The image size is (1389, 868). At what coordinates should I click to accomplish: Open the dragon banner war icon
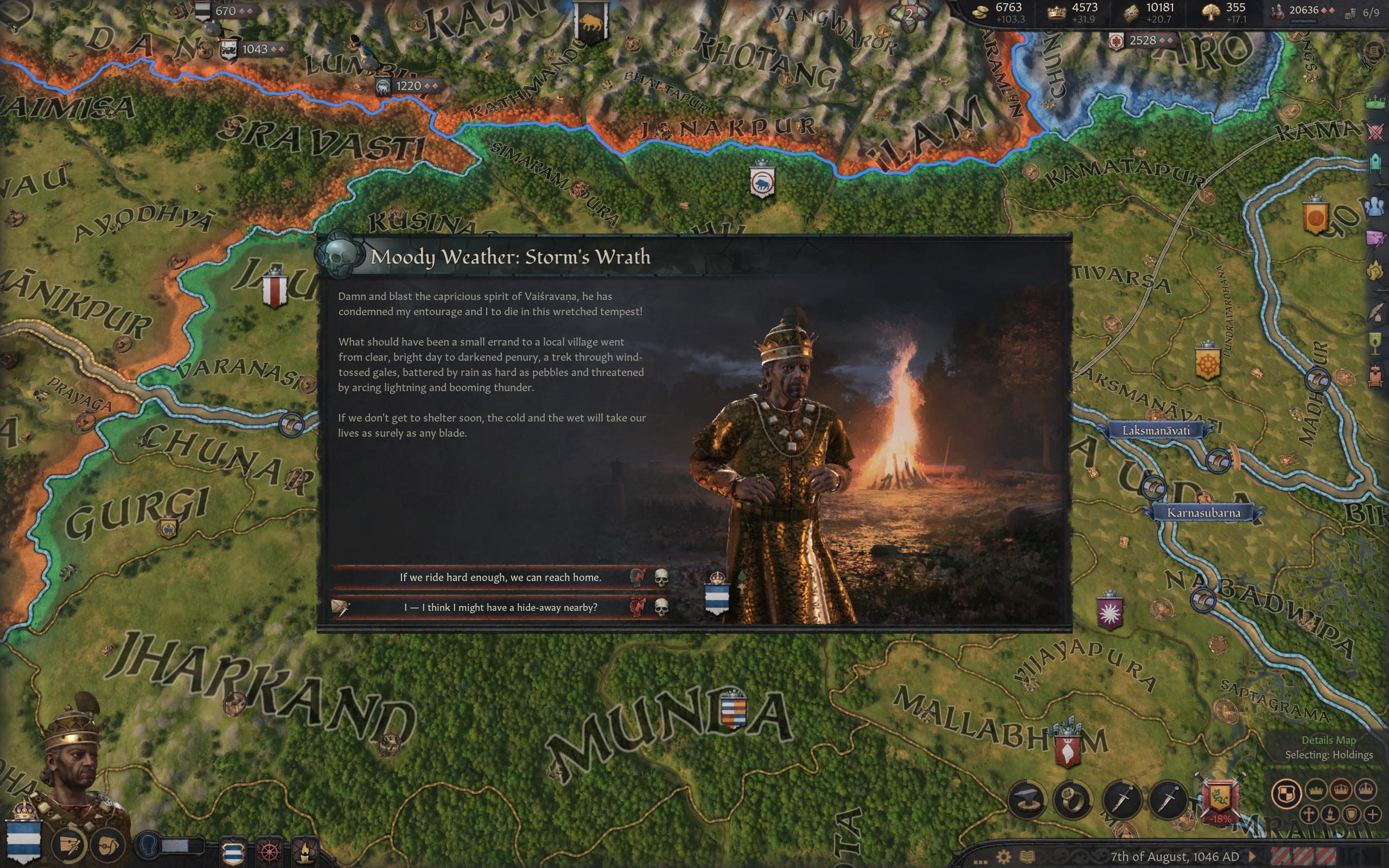pyautogui.click(x=1220, y=797)
